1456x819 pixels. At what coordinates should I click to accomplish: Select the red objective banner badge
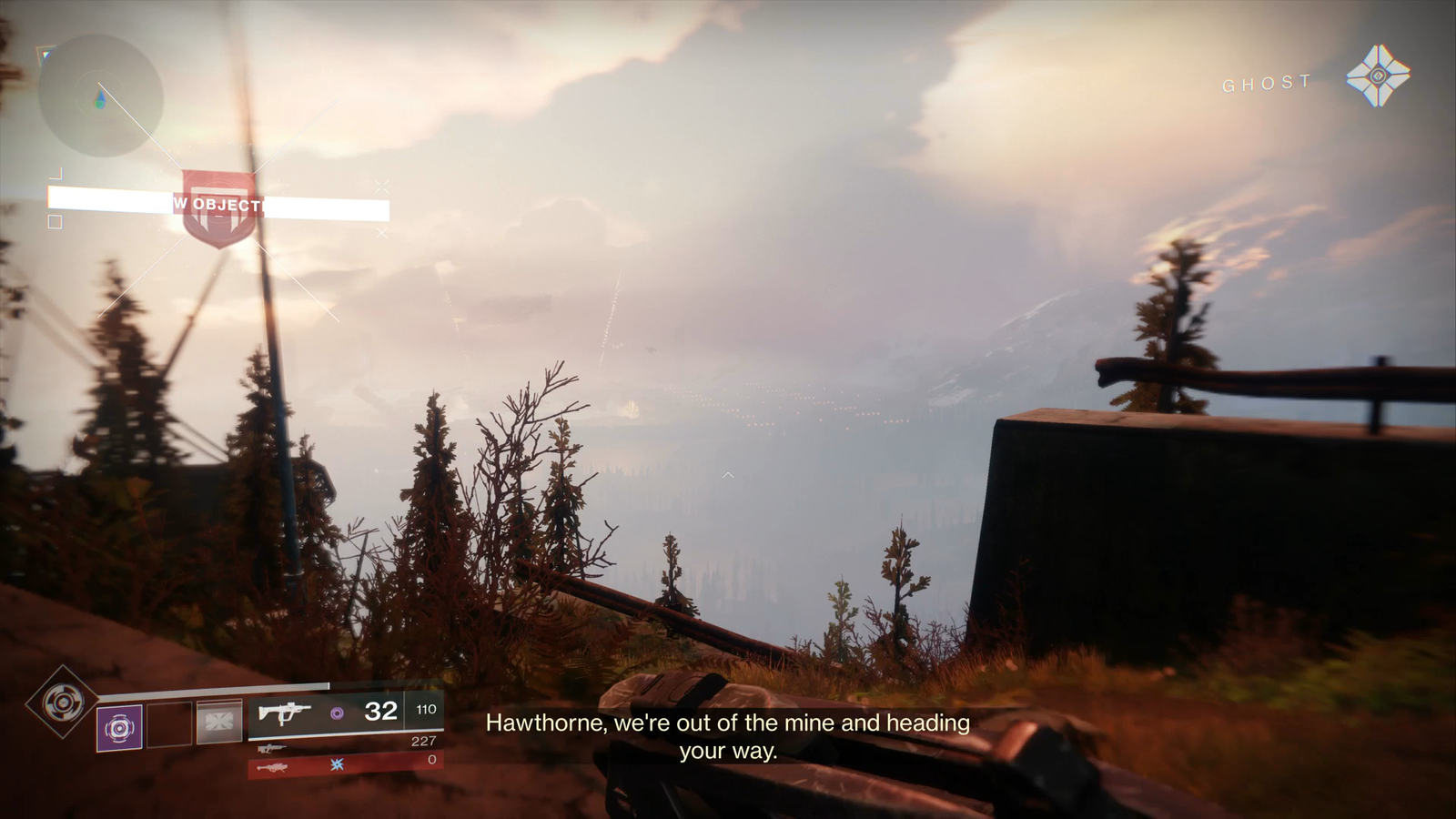(218, 207)
